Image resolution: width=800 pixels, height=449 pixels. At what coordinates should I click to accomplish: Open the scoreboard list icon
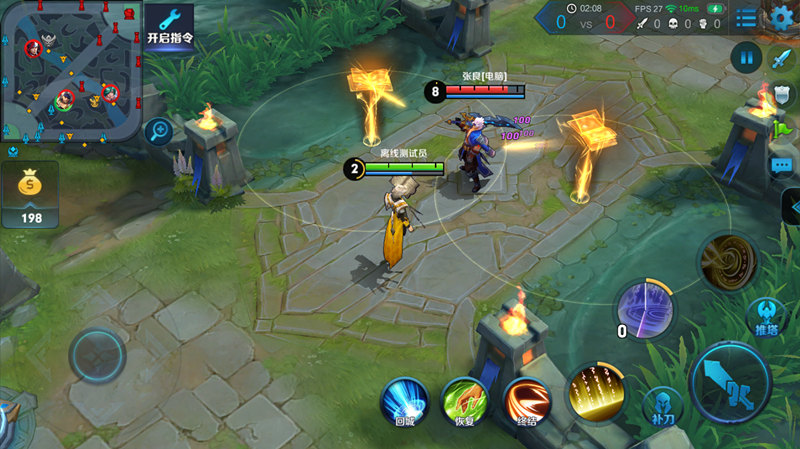(746, 17)
